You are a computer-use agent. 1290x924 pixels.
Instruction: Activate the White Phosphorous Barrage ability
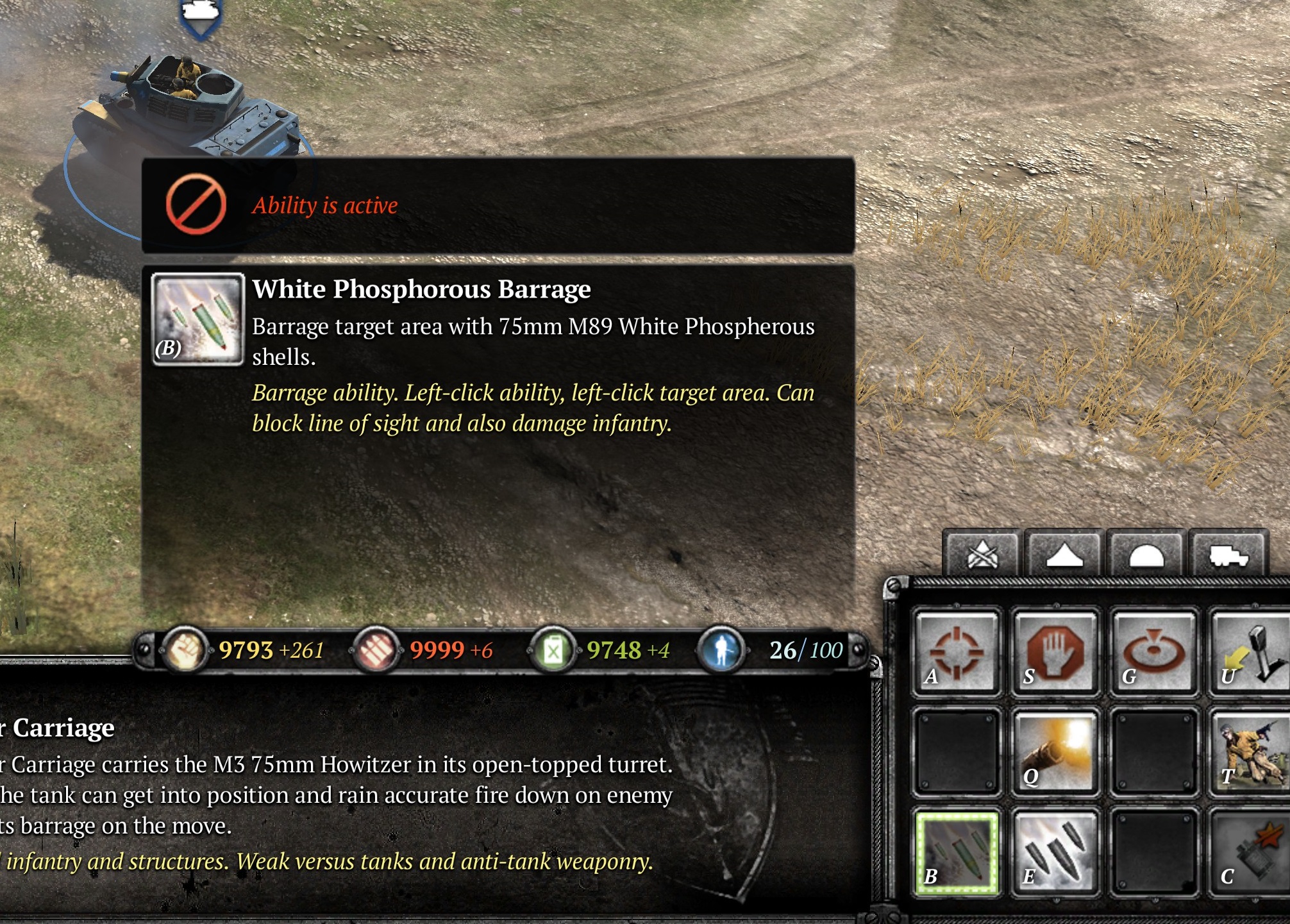[x=956, y=853]
